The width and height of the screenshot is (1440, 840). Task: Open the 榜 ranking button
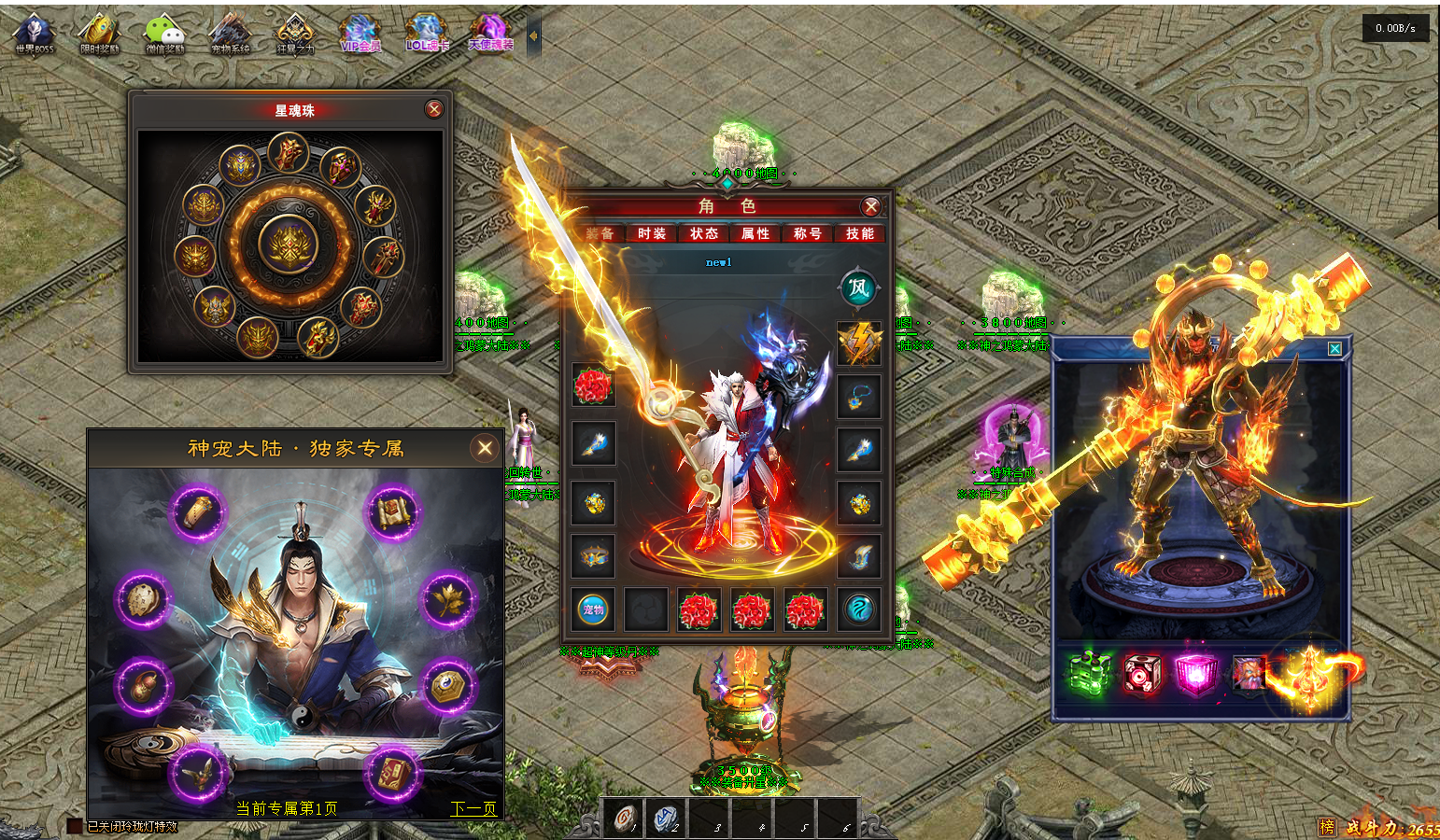1327,827
